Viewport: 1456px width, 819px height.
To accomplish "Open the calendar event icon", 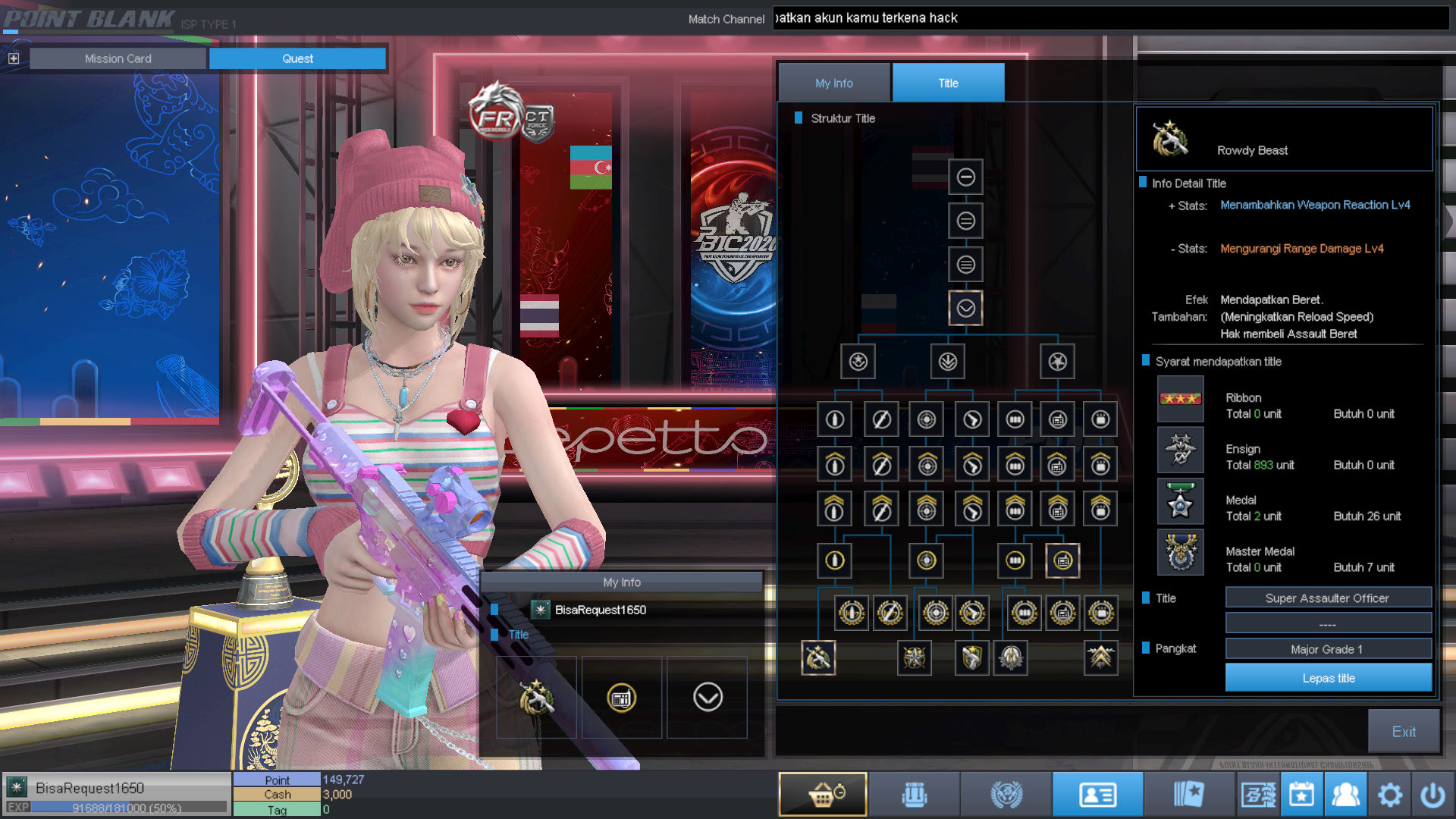I will click(1301, 794).
